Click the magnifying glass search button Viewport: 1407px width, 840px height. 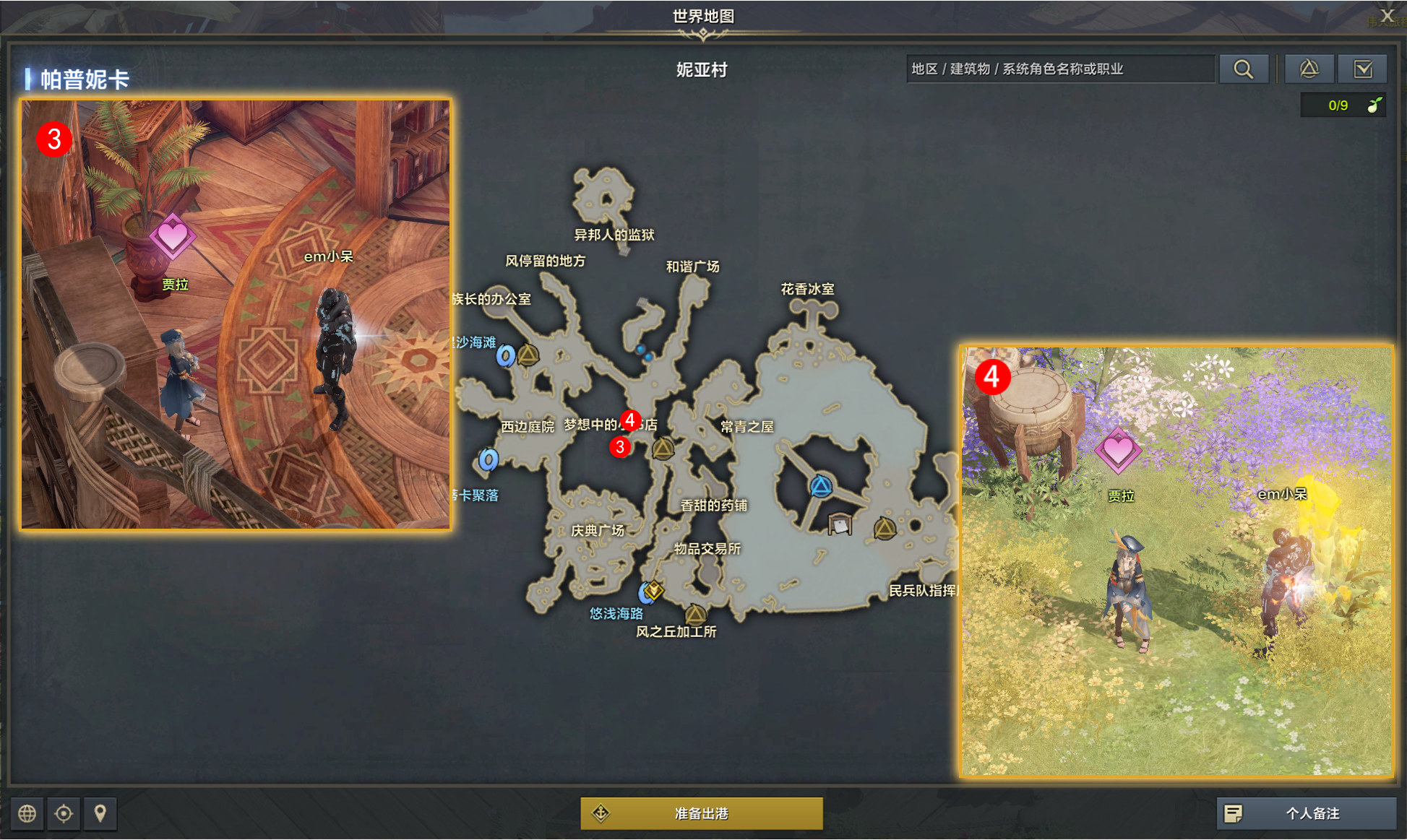point(1243,69)
